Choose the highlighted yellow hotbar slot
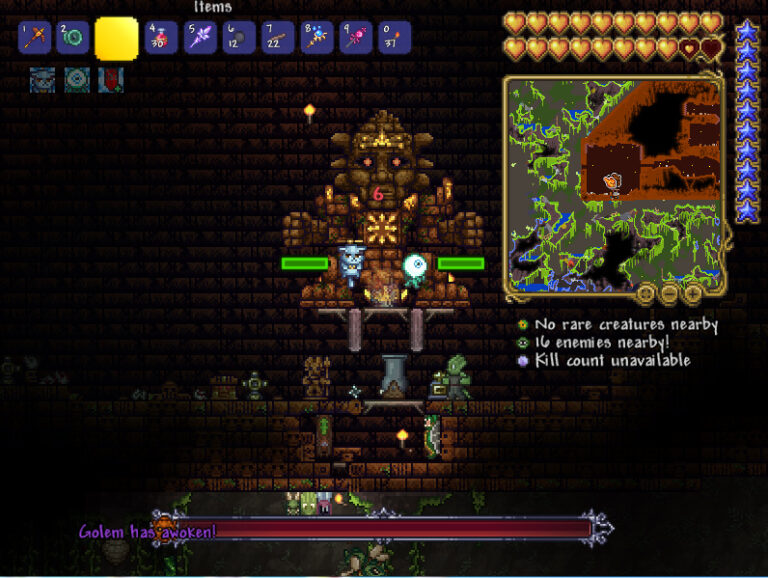Image resolution: width=768 pixels, height=578 pixels. pyautogui.click(x=116, y=38)
